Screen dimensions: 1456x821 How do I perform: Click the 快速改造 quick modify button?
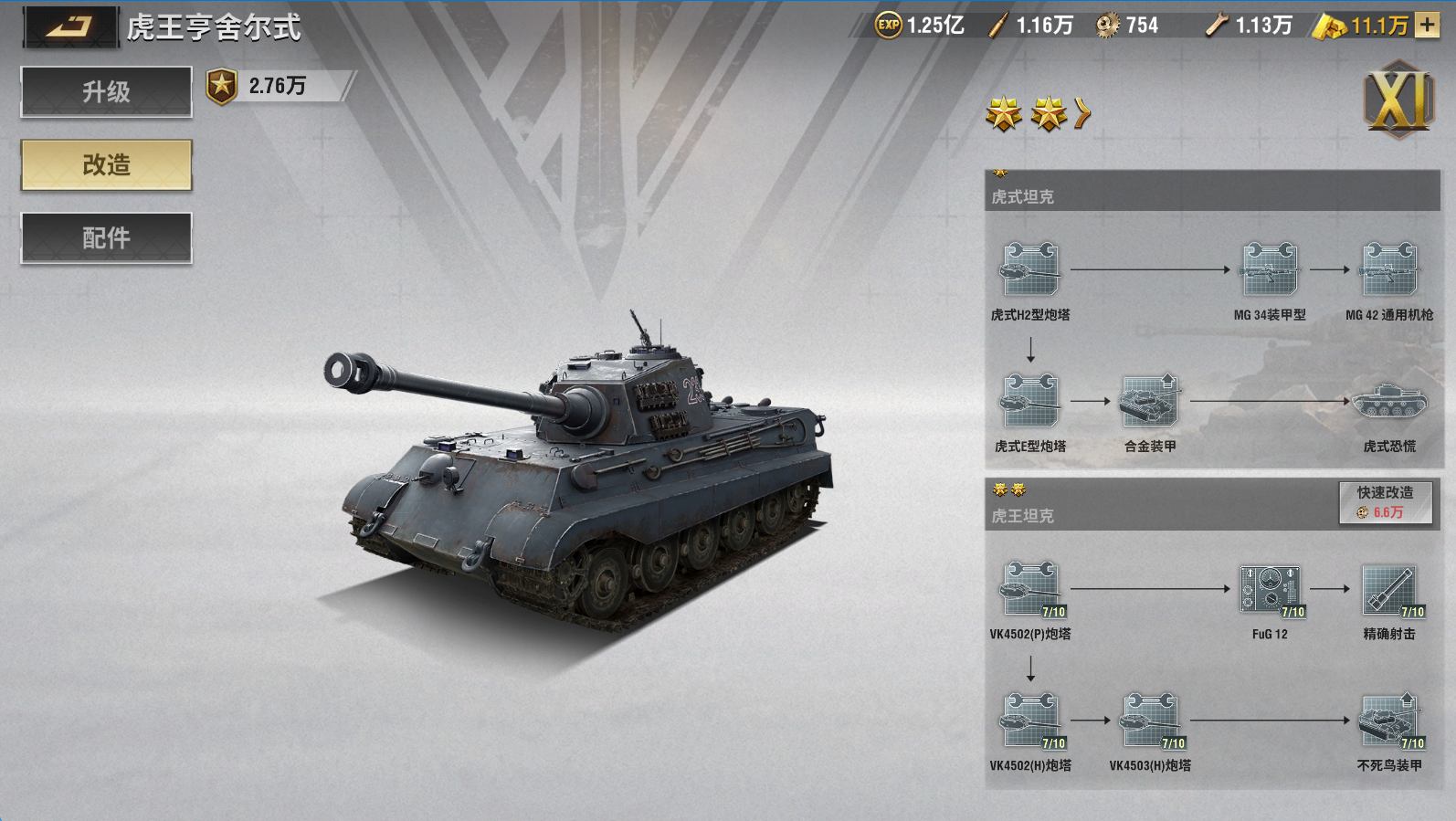coord(1385,502)
